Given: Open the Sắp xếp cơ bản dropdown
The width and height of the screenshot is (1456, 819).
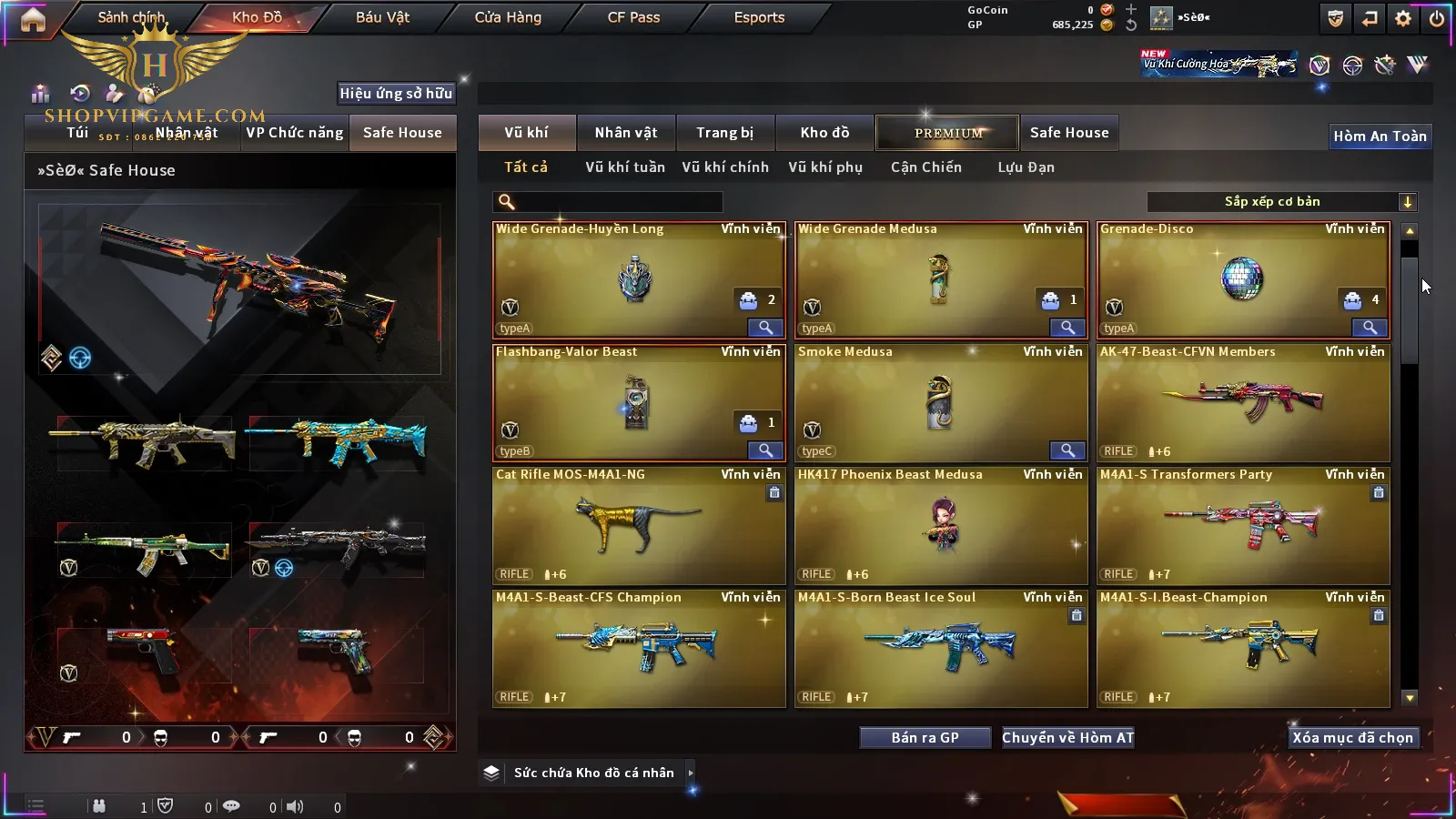Looking at the screenshot, I should [x=1281, y=202].
